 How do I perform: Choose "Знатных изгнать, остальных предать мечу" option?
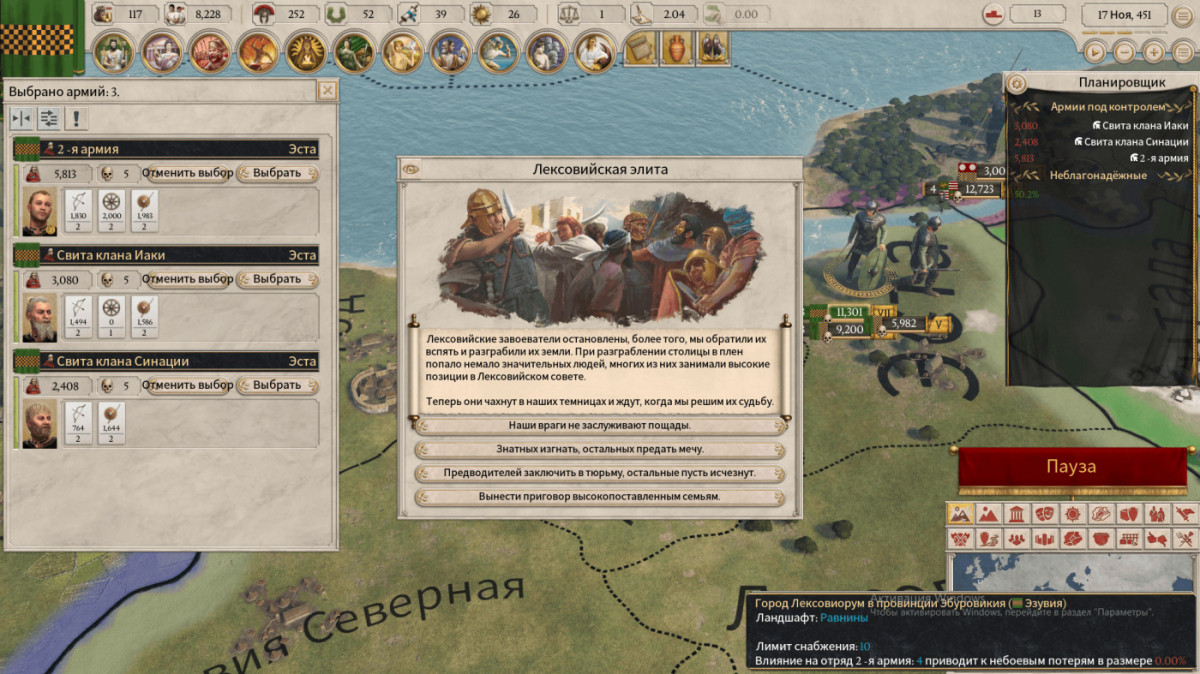599,450
